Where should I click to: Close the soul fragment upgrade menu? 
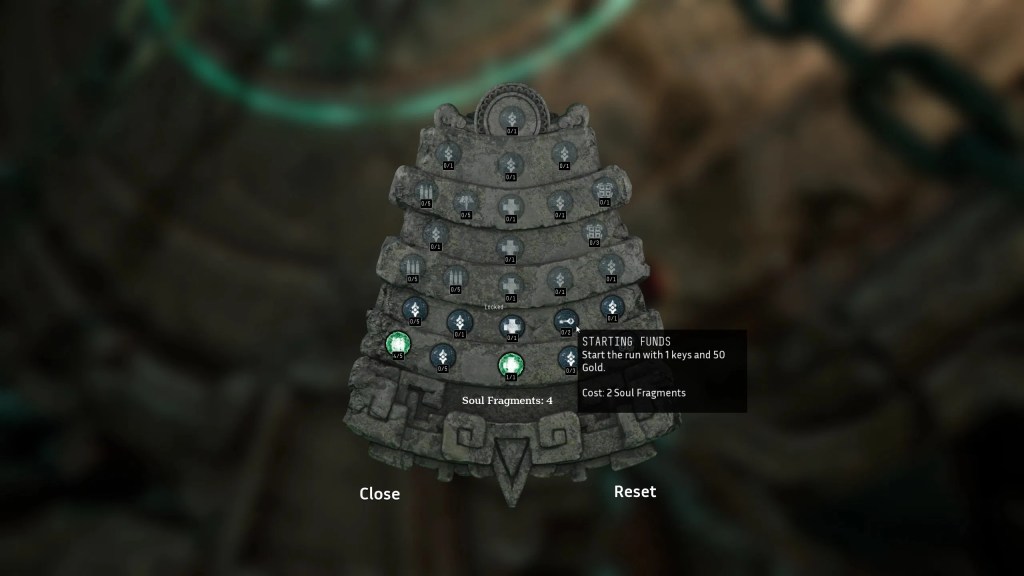click(x=379, y=493)
